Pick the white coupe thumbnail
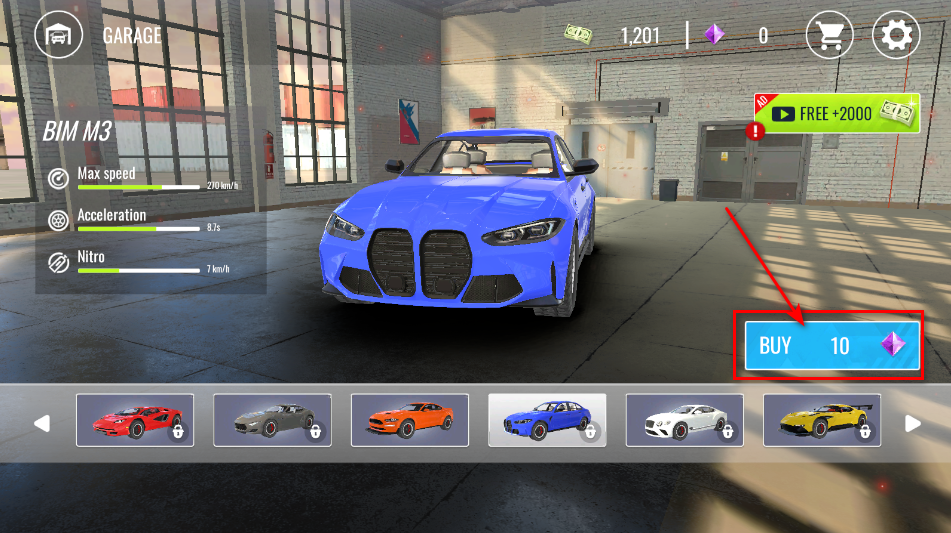The height and width of the screenshot is (533, 951). (684, 420)
